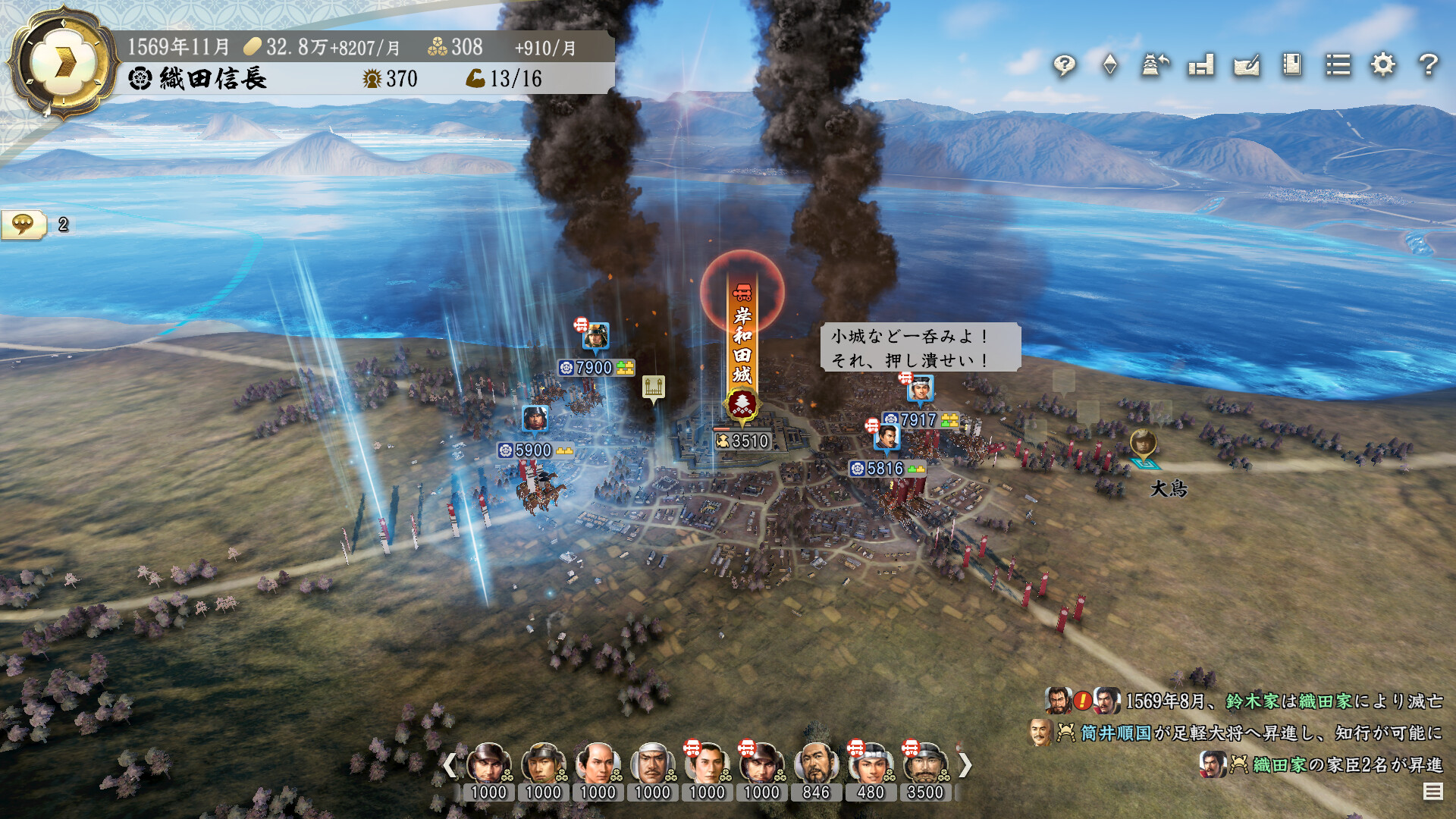Select the Kishiwada Castle (岸和田城) banner
The height and width of the screenshot is (819, 1456).
pyautogui.click(x=739, y=349)
